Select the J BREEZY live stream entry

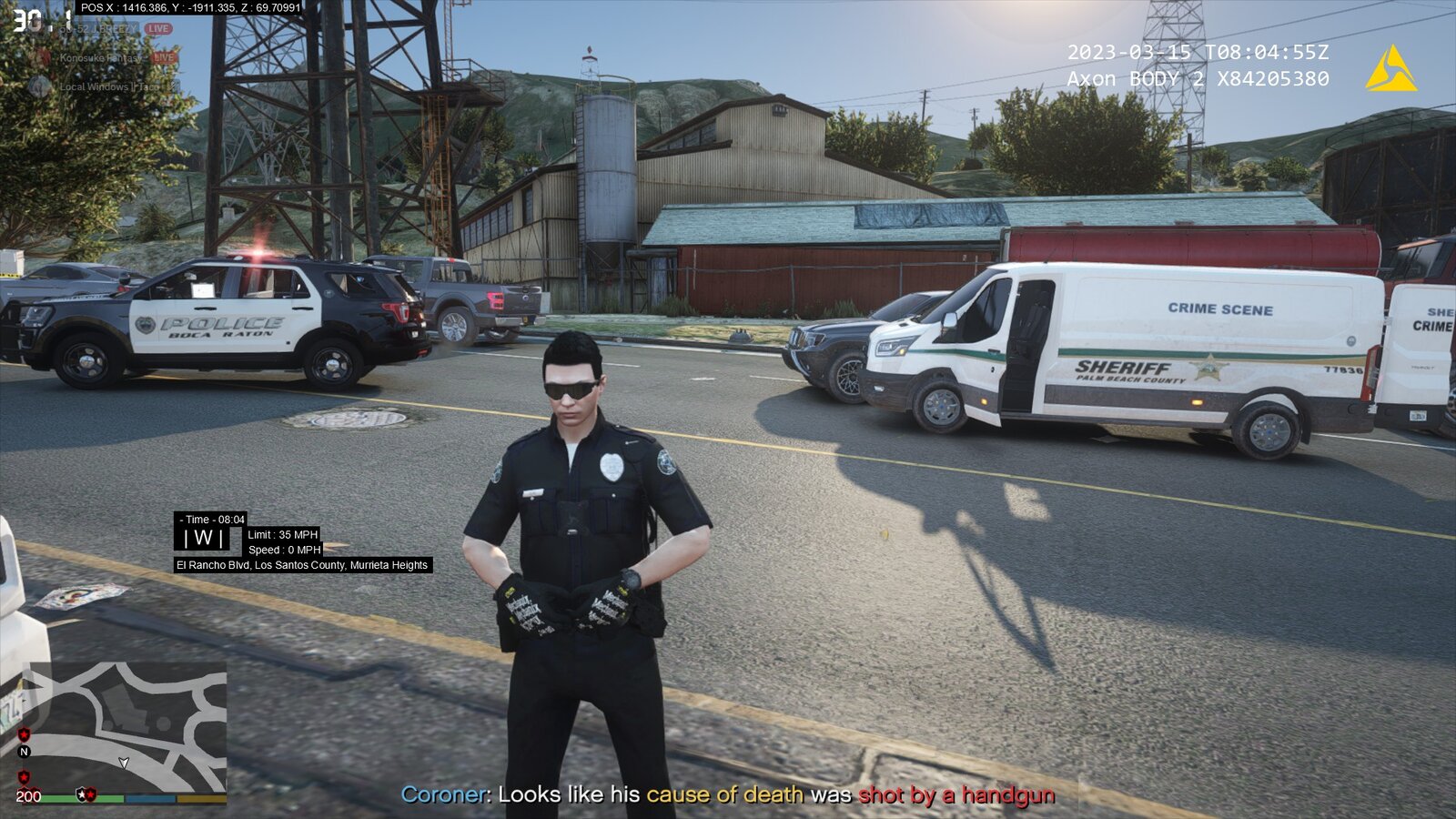(x=100, y=29)
